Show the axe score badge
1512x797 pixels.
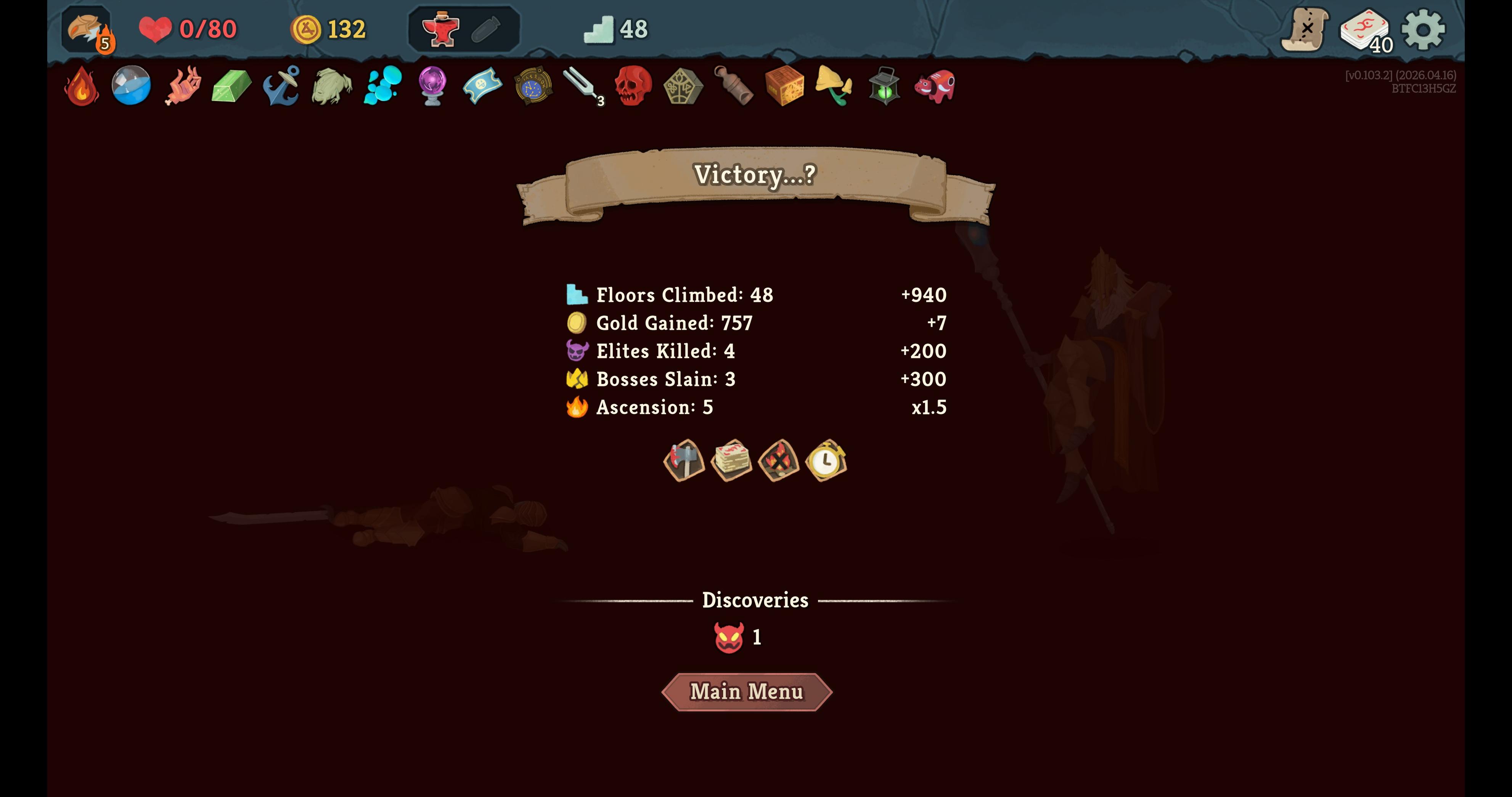click(x=684, y=460)
